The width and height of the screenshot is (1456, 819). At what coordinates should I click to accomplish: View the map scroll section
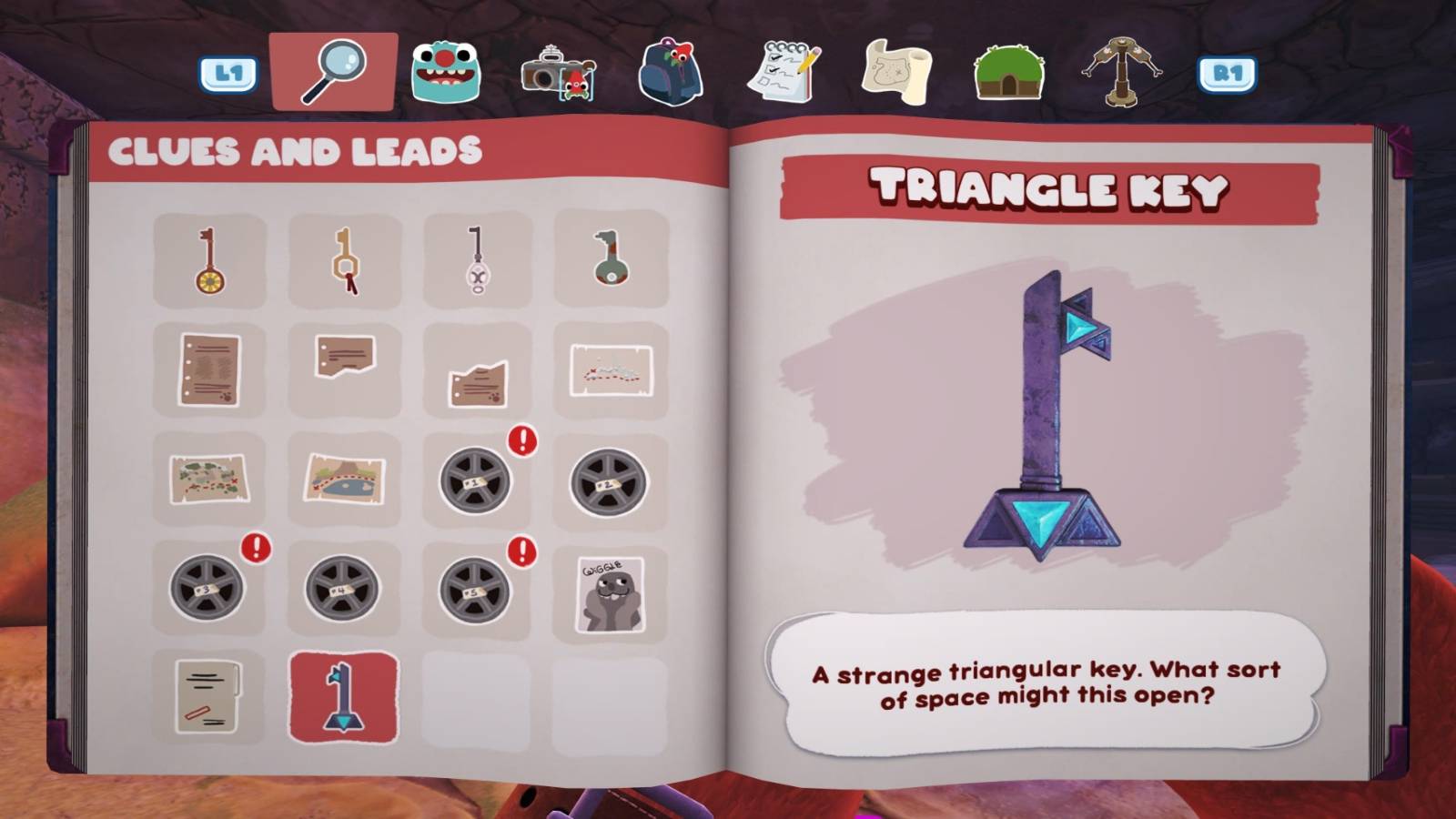896,68
